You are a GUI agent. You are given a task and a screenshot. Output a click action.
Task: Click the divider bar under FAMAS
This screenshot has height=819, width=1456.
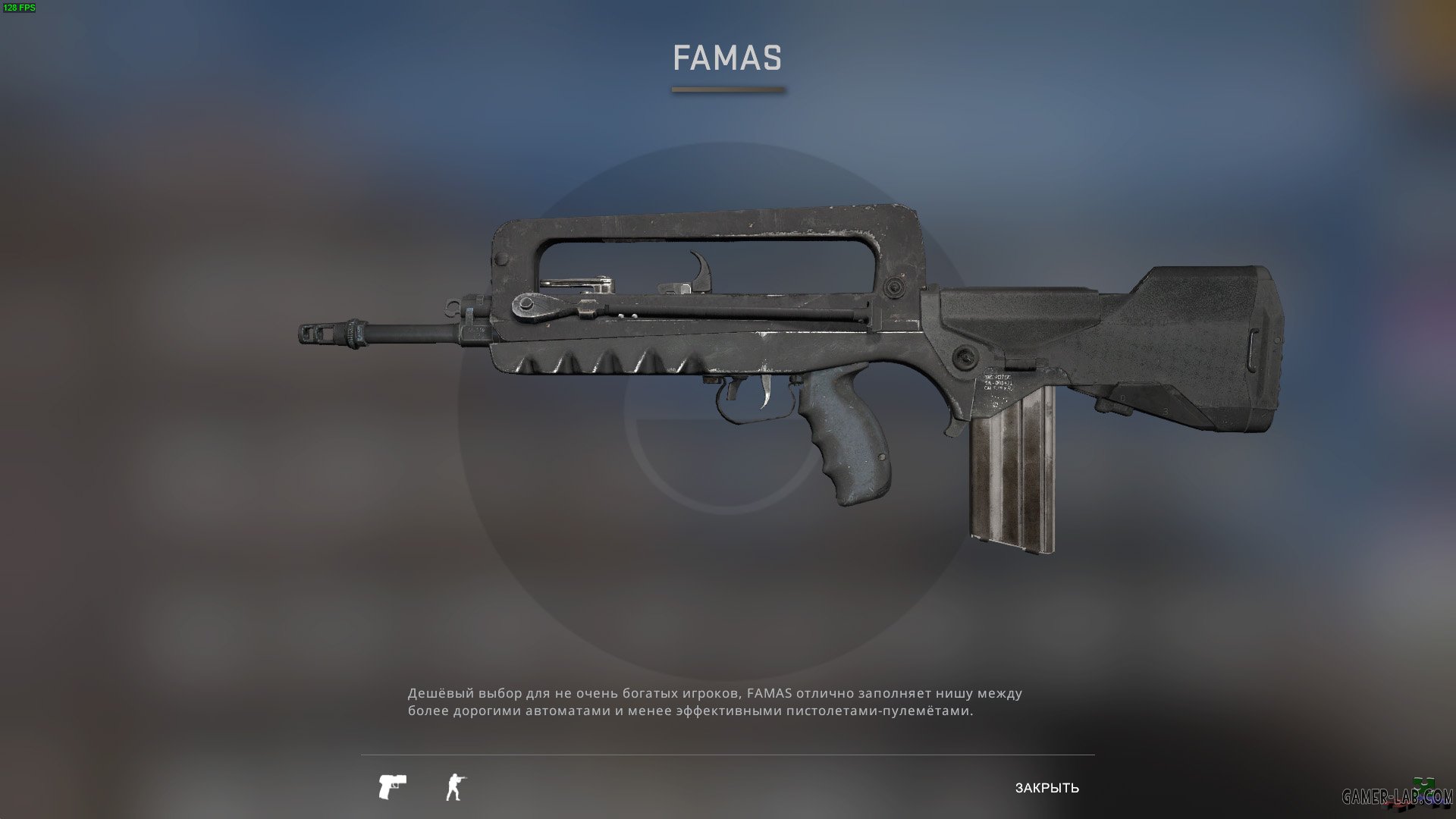click(726, 89)
